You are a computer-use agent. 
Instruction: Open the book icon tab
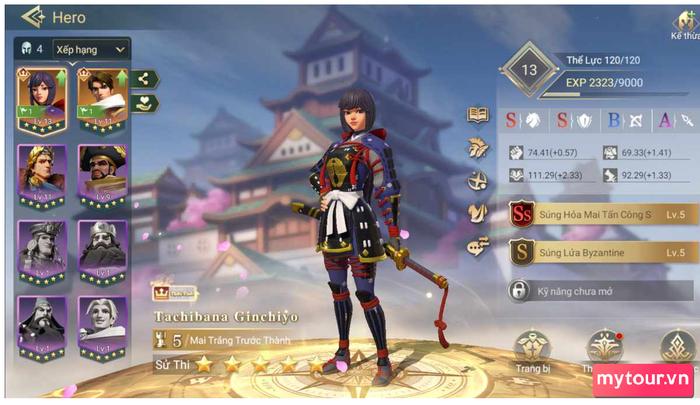click(479, 115)
